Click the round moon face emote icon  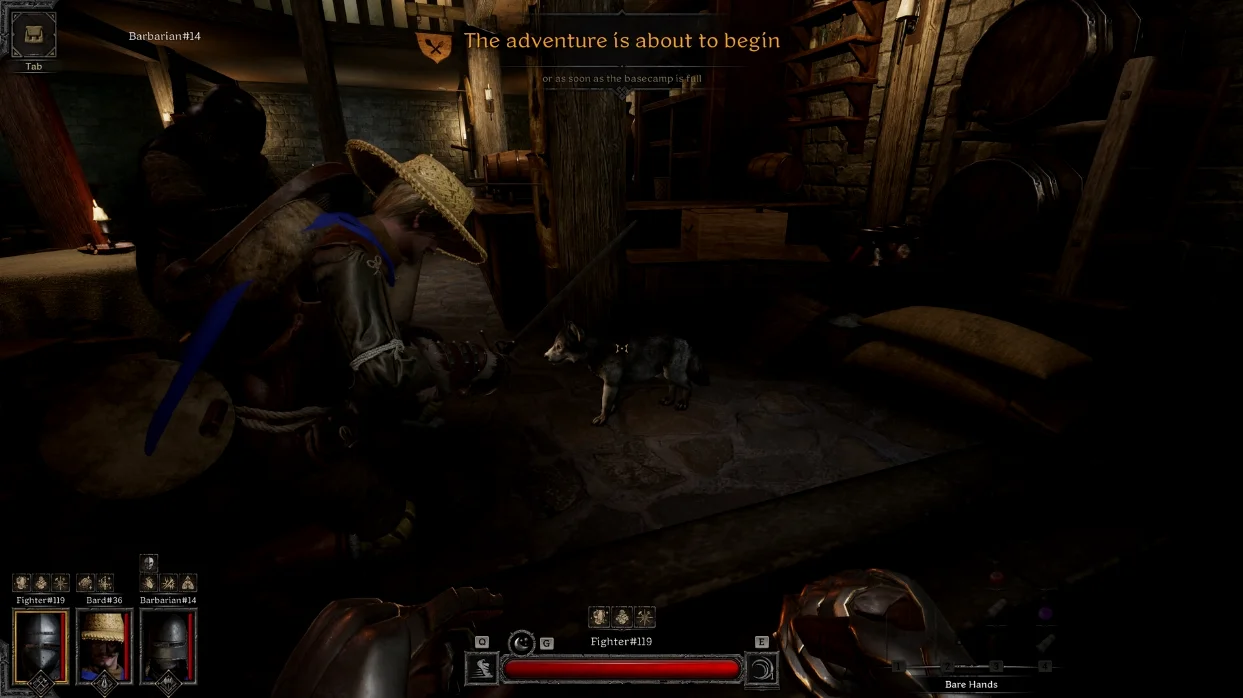point(521,643)
